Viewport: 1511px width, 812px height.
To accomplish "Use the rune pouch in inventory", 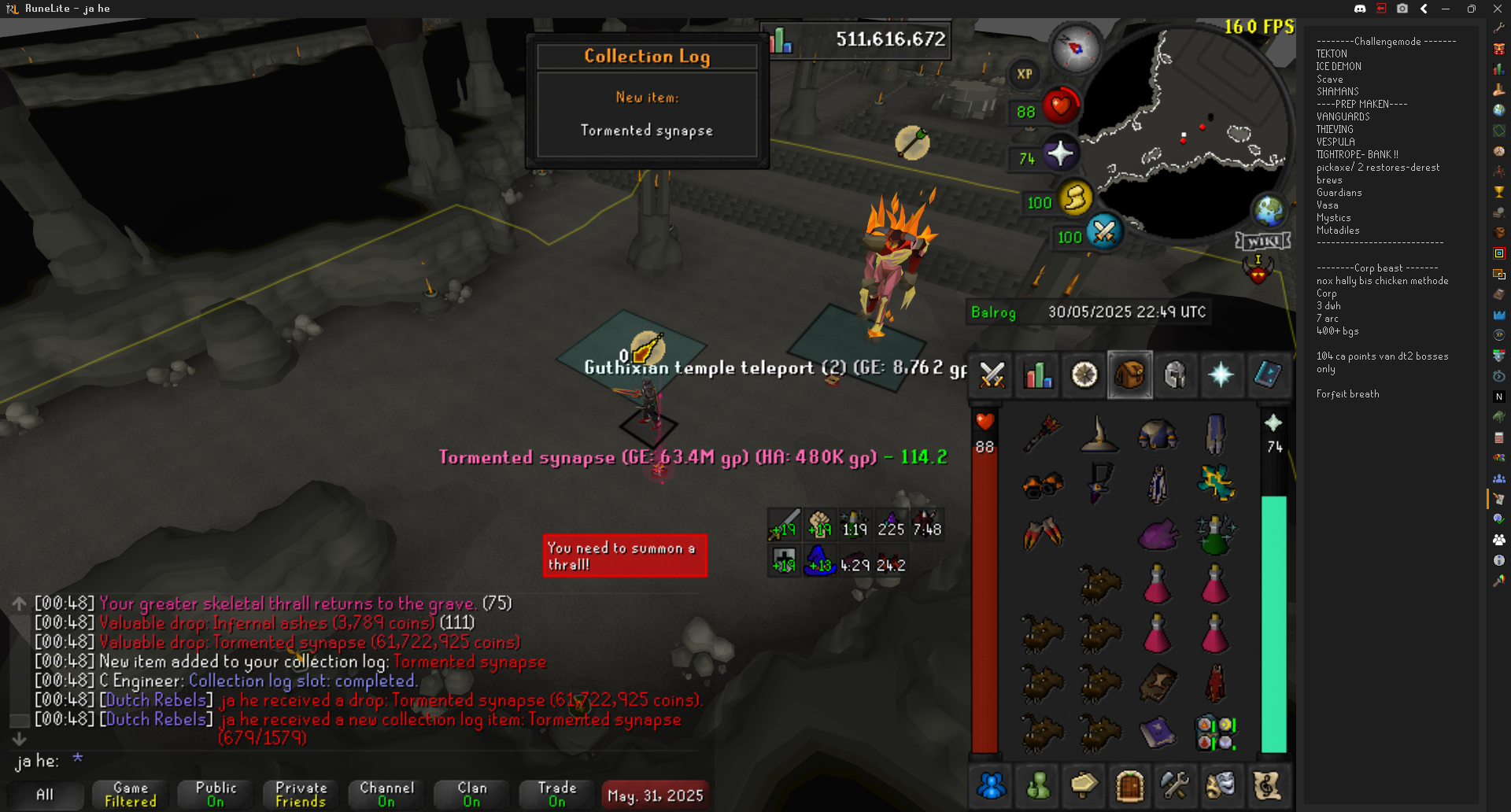I will tap(1215, 733).
